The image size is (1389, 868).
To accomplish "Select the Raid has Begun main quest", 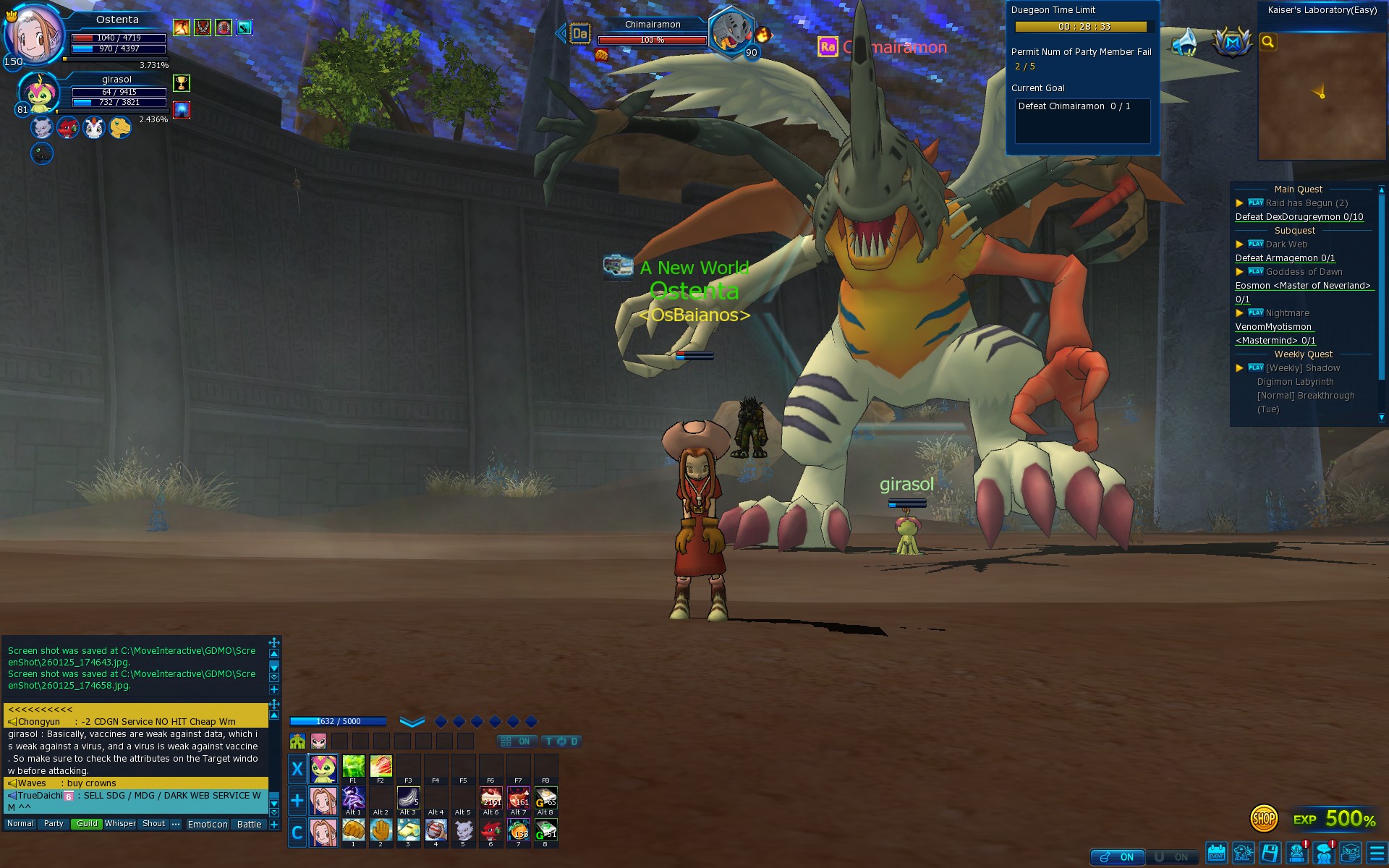I will coord(1307,203).
